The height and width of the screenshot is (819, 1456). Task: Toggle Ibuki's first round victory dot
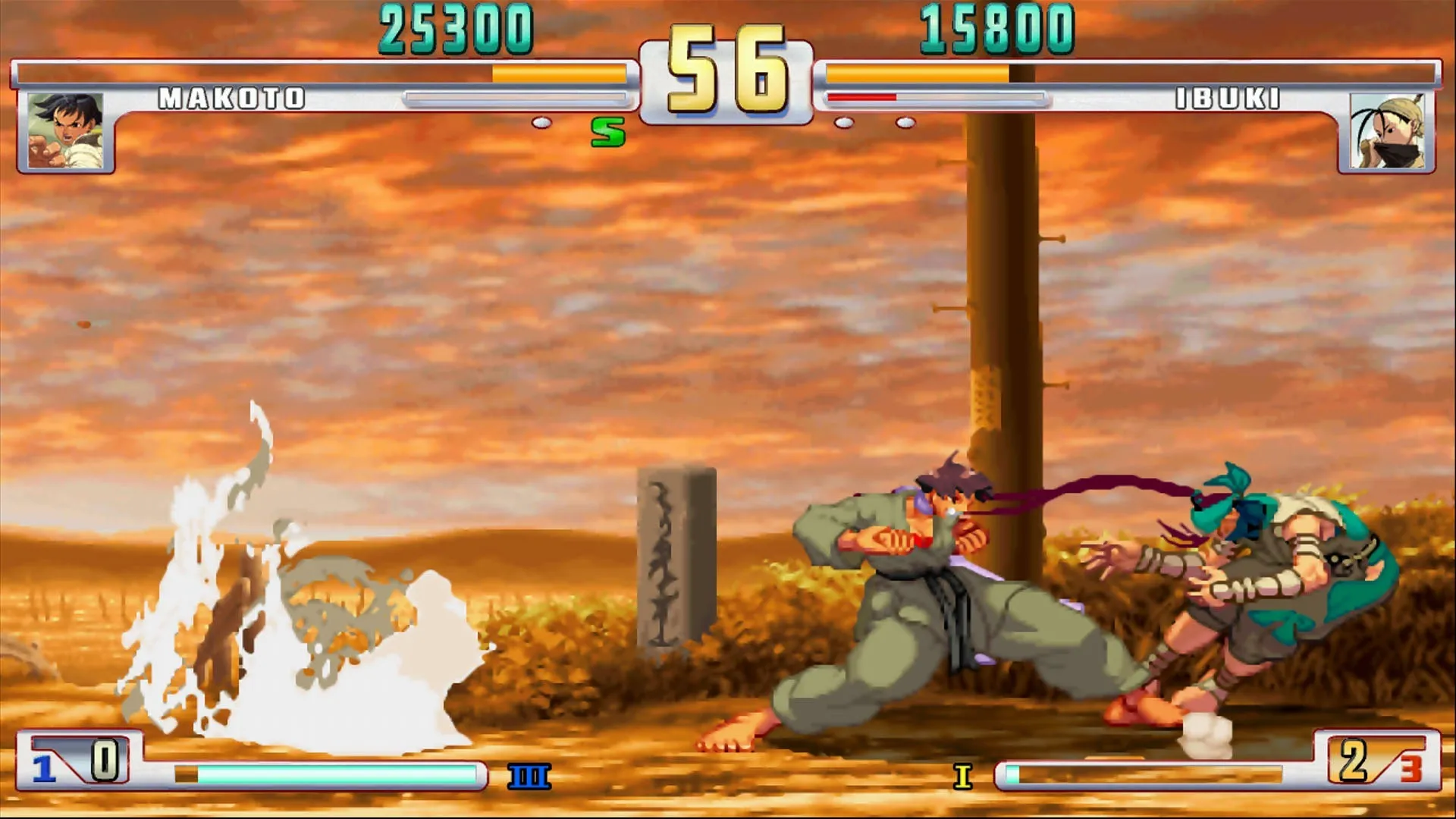pos(843,121)
